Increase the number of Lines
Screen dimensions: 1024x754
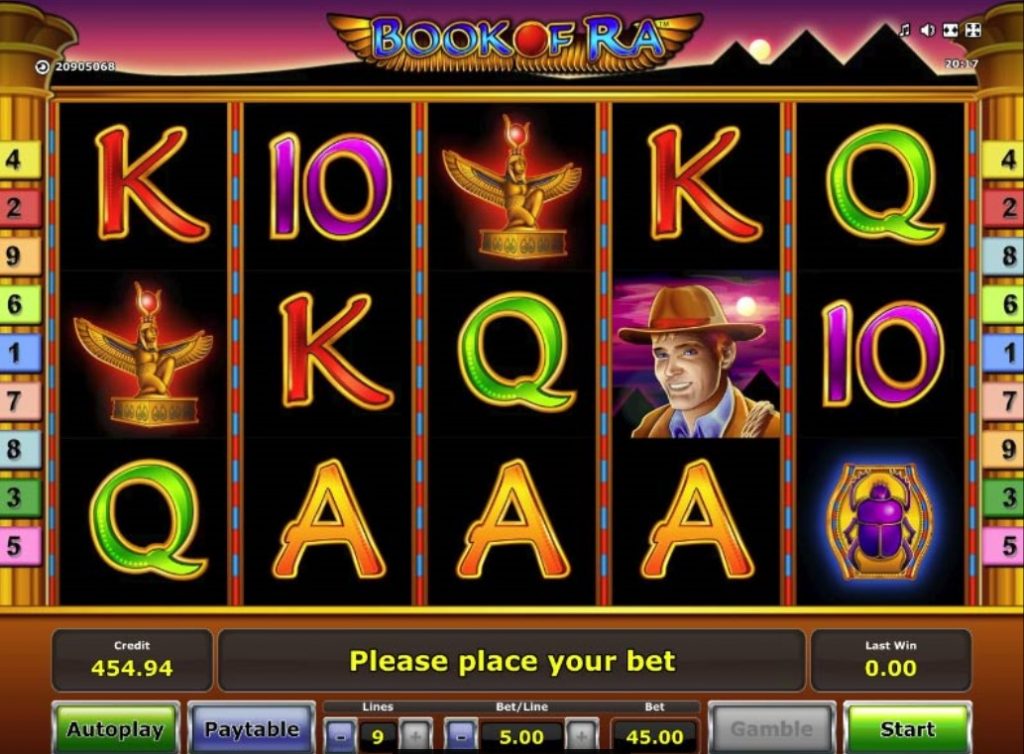[416, 737]
